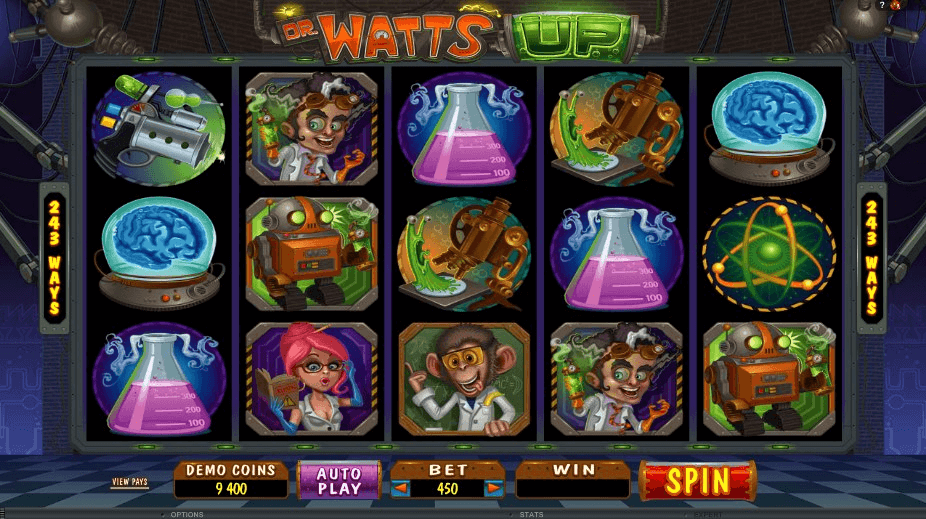Increase the bet with the right arrow
Image resolution: width=926 pixels, height=519 pixels.
[493, 489]
